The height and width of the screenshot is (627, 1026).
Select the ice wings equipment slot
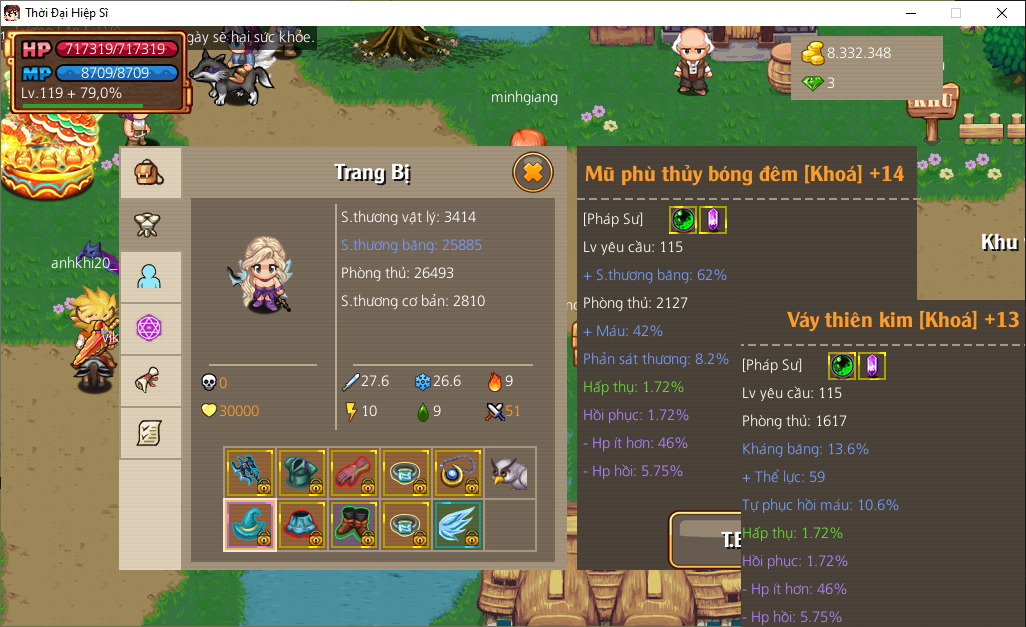pos(458,525)
